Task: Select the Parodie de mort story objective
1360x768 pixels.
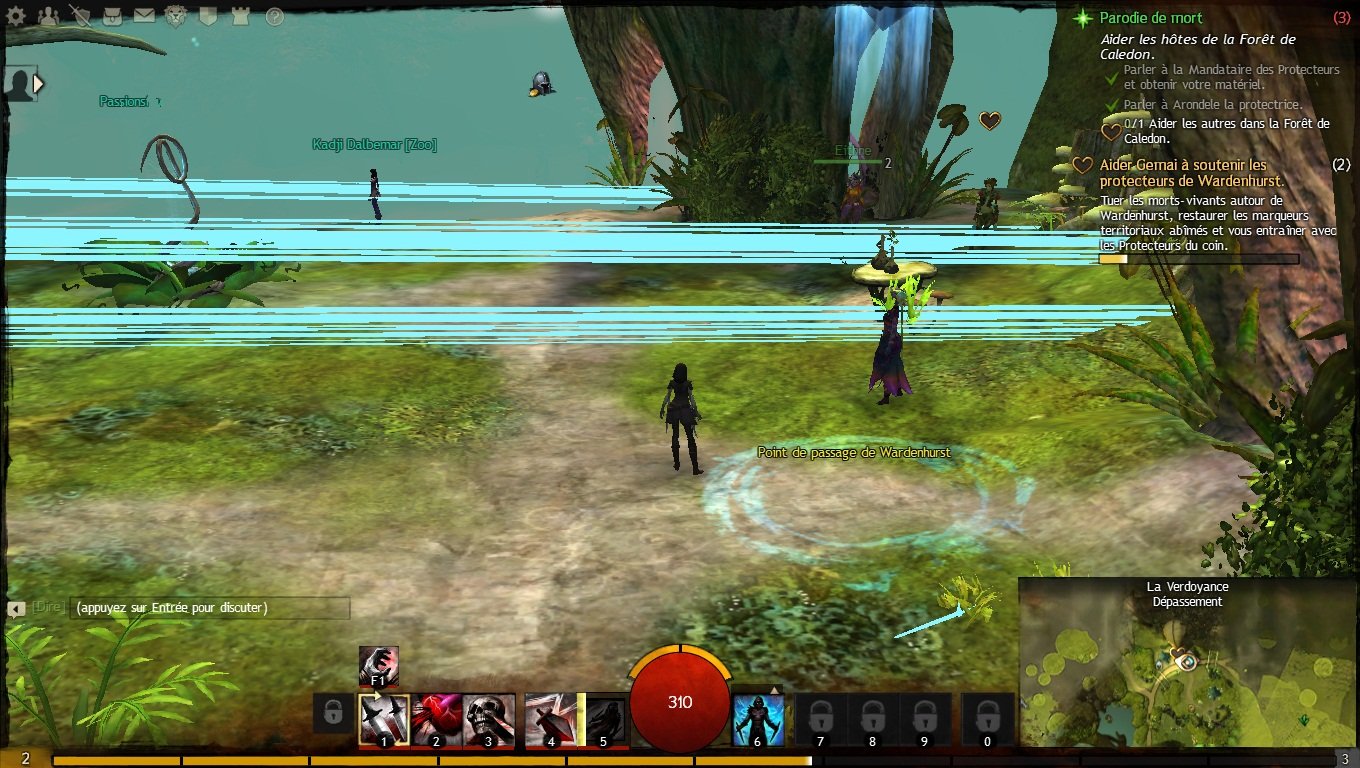Action: [x=1151, y=18]
